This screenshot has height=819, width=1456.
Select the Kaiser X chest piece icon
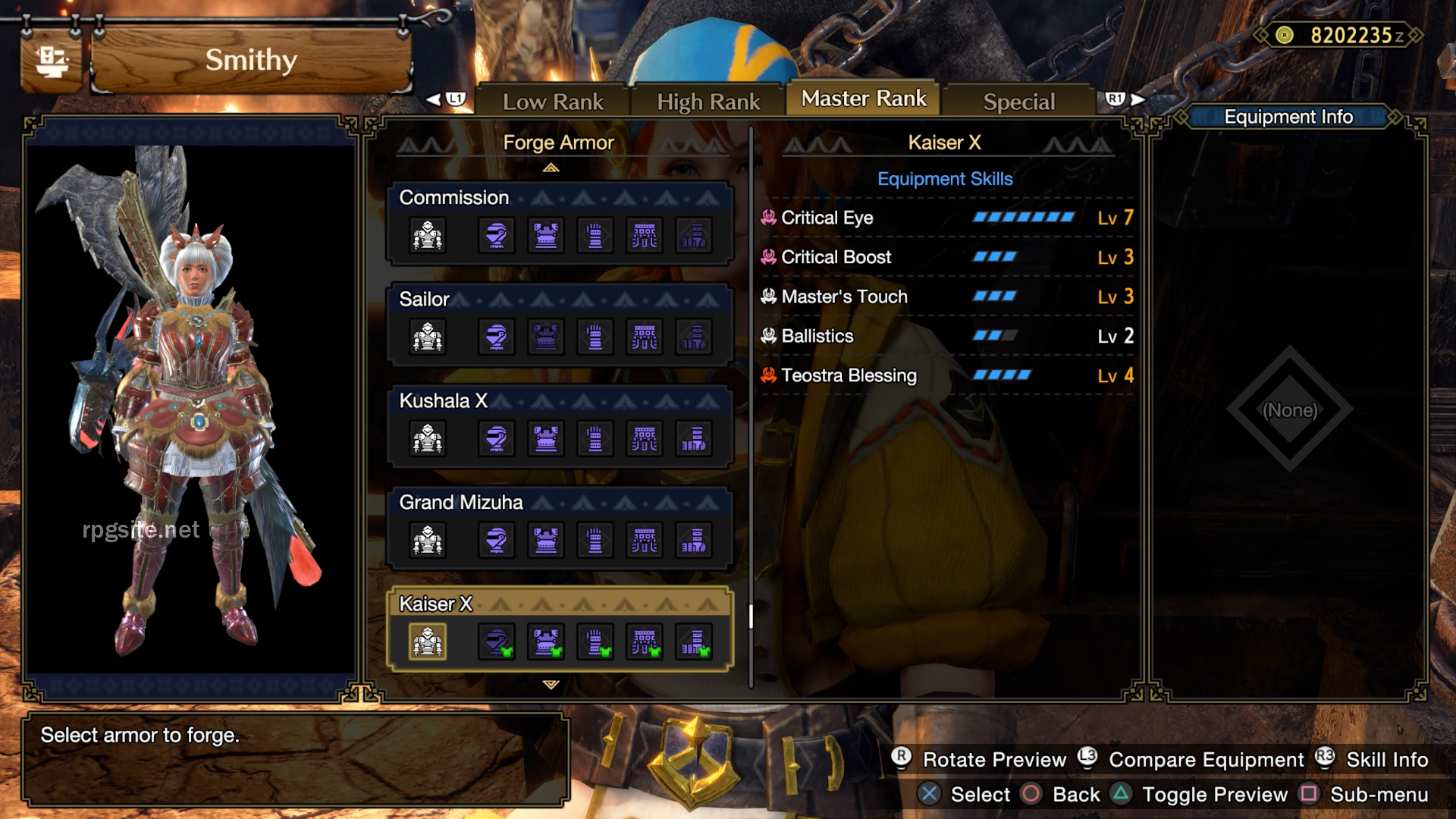[x=546, y=641]
